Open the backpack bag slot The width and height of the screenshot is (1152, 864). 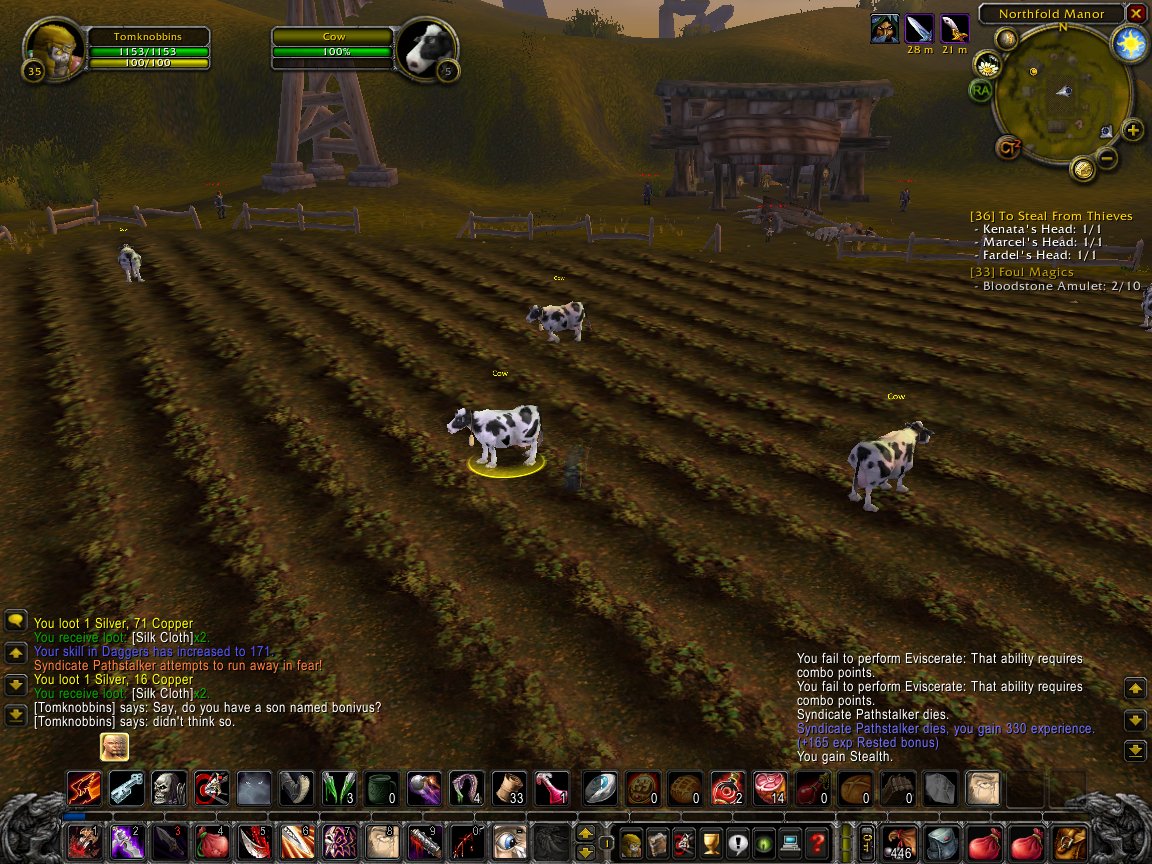(x=1070, y=843)
